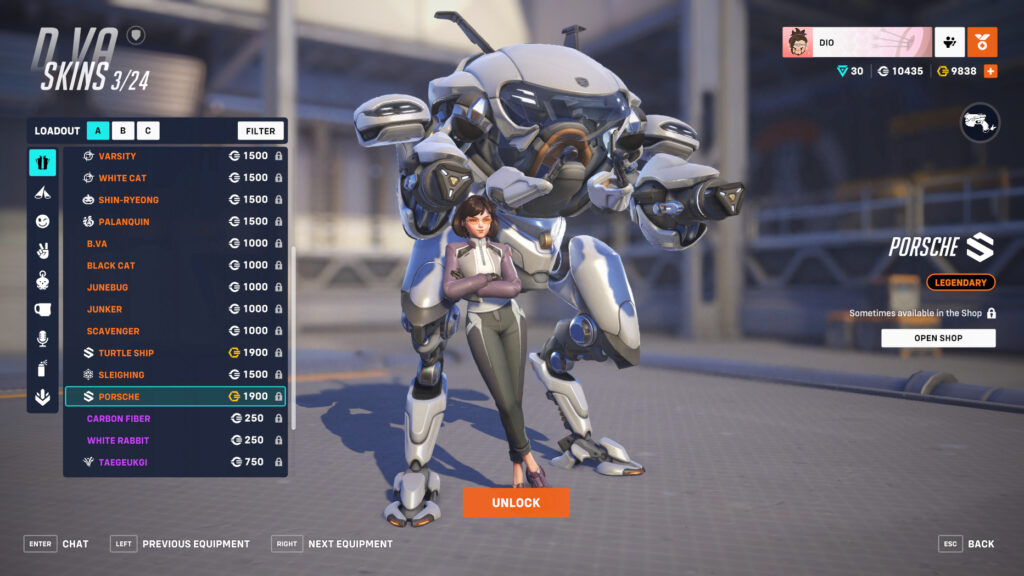This screenshot has height=576, width=1024.
Task: Switch to loadout B
Action: pyautogui.click(x=123, y=131)
